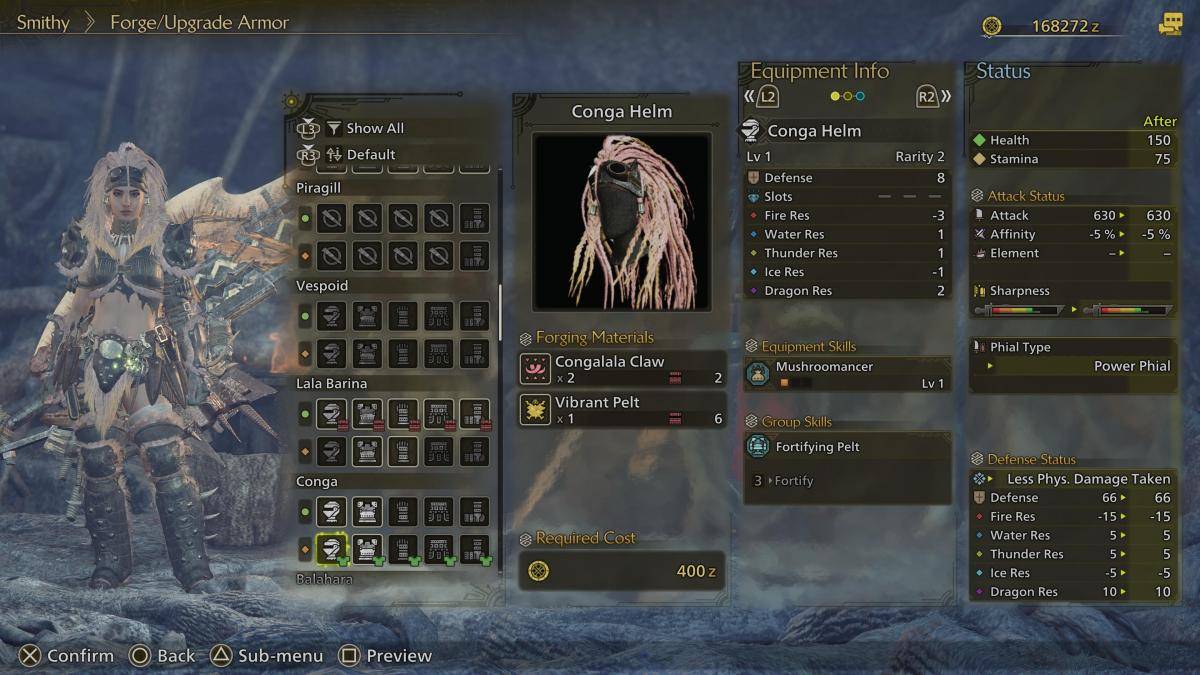This screenshot has width=1200, height=675.
Task: Choose the Piragill greaves in the green-dot row
Action: coord(474,218)
